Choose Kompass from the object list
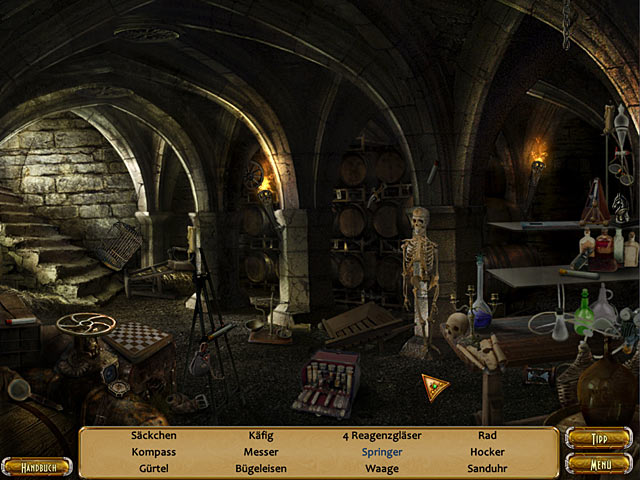640x480 pixels. pos(153,452)
